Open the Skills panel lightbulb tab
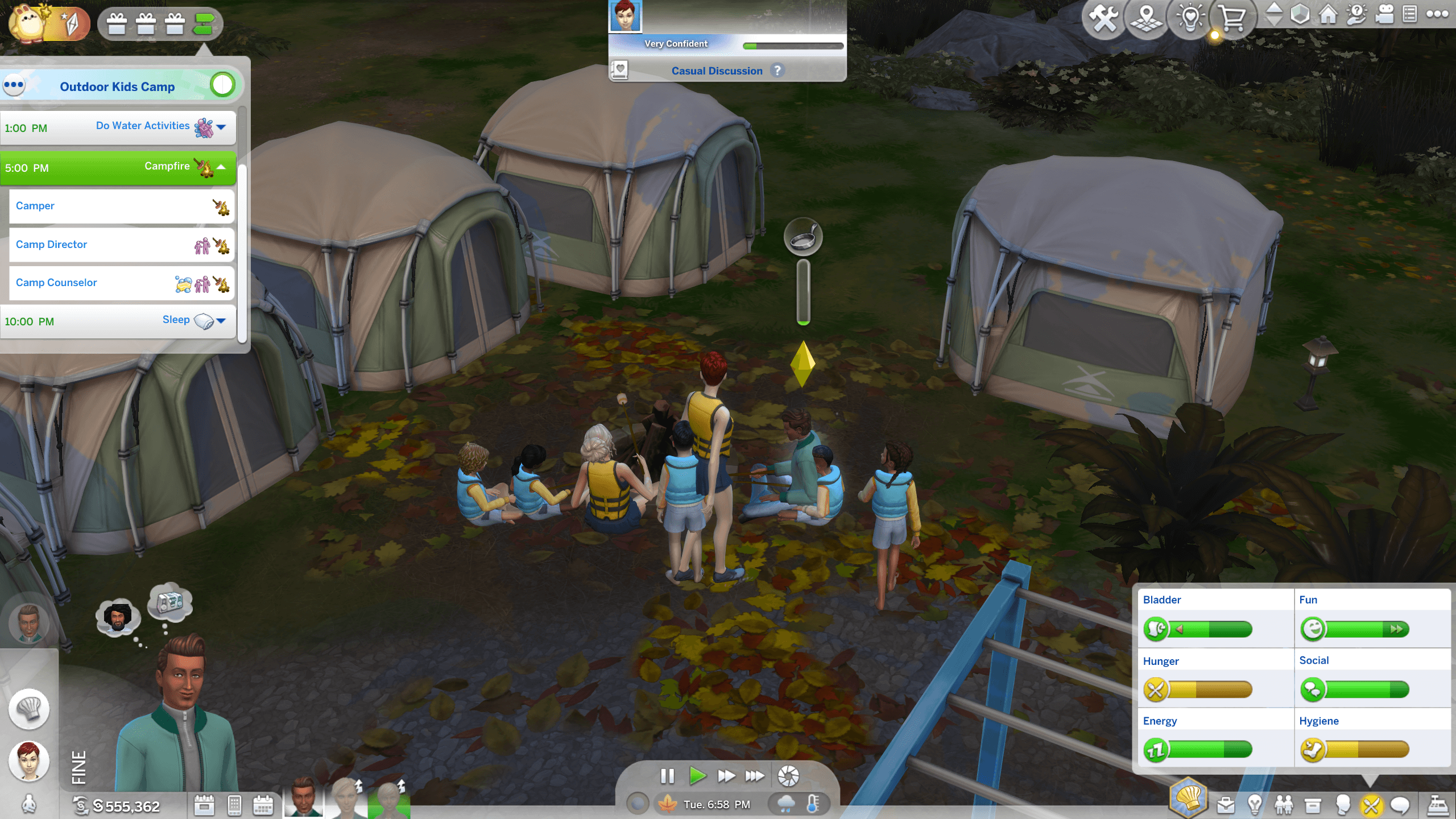 (1255, 805)
